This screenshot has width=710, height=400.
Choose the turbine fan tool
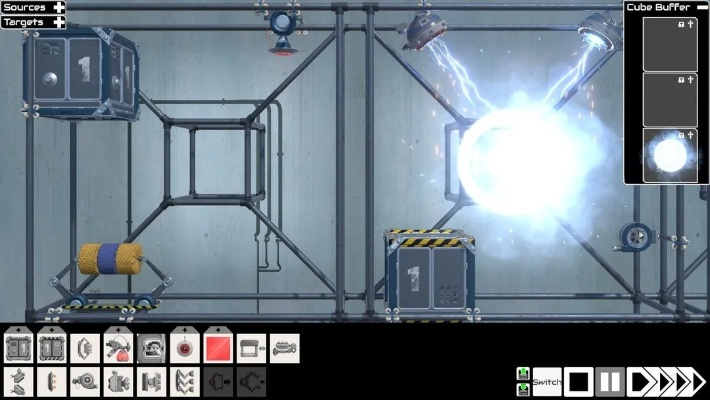point(86,381)
